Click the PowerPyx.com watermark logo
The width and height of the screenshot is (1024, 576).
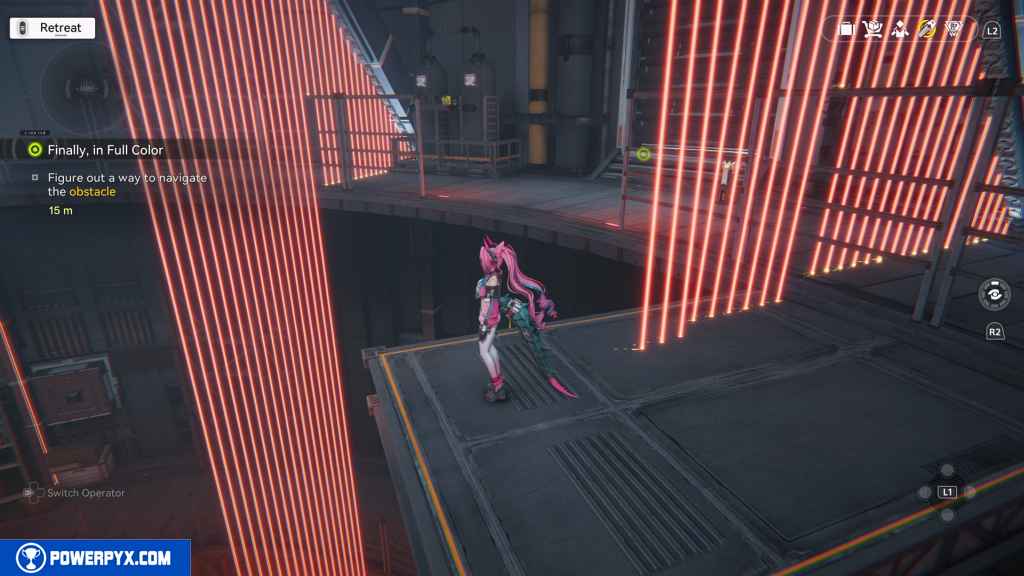pos(95,557)
